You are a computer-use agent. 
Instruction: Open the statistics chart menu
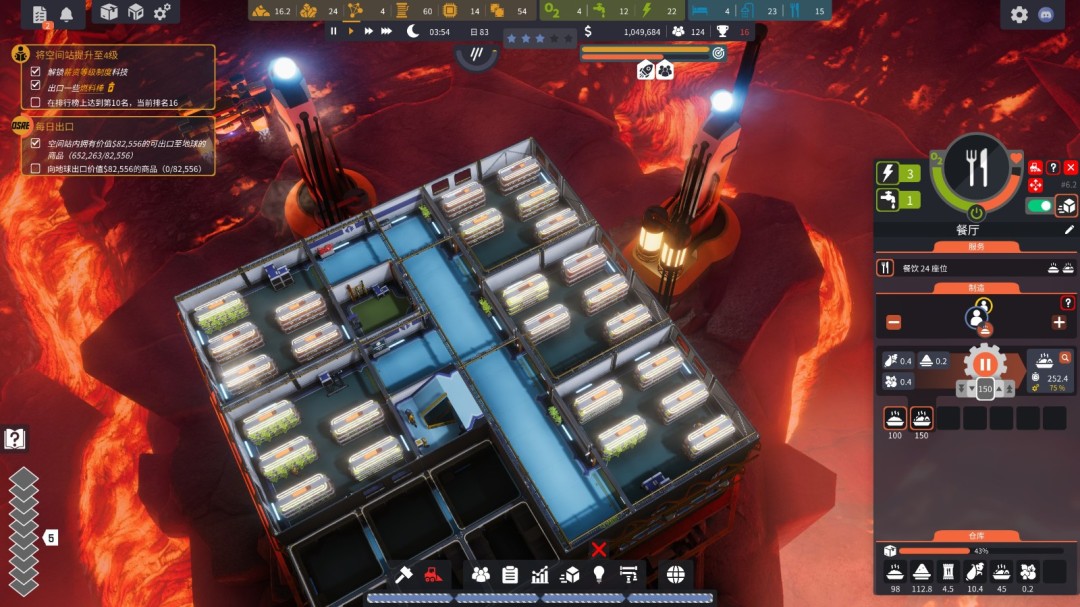point(540,574)
